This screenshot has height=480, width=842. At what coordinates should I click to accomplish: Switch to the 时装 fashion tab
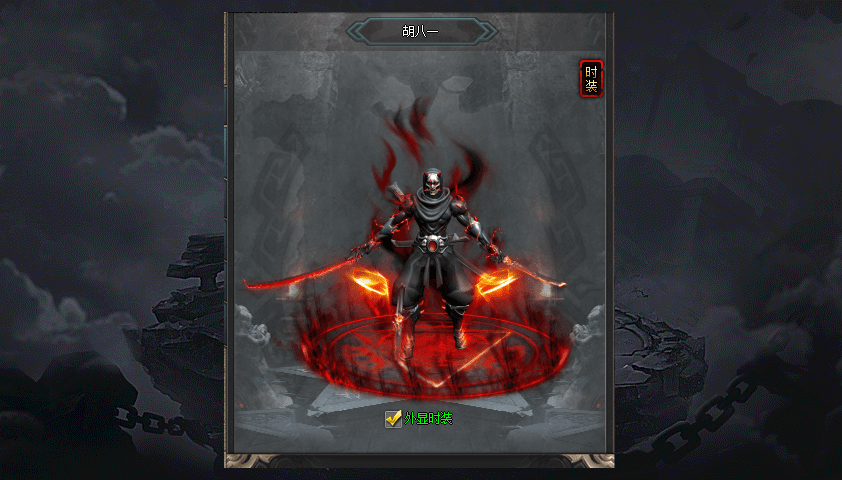(591, 79)
